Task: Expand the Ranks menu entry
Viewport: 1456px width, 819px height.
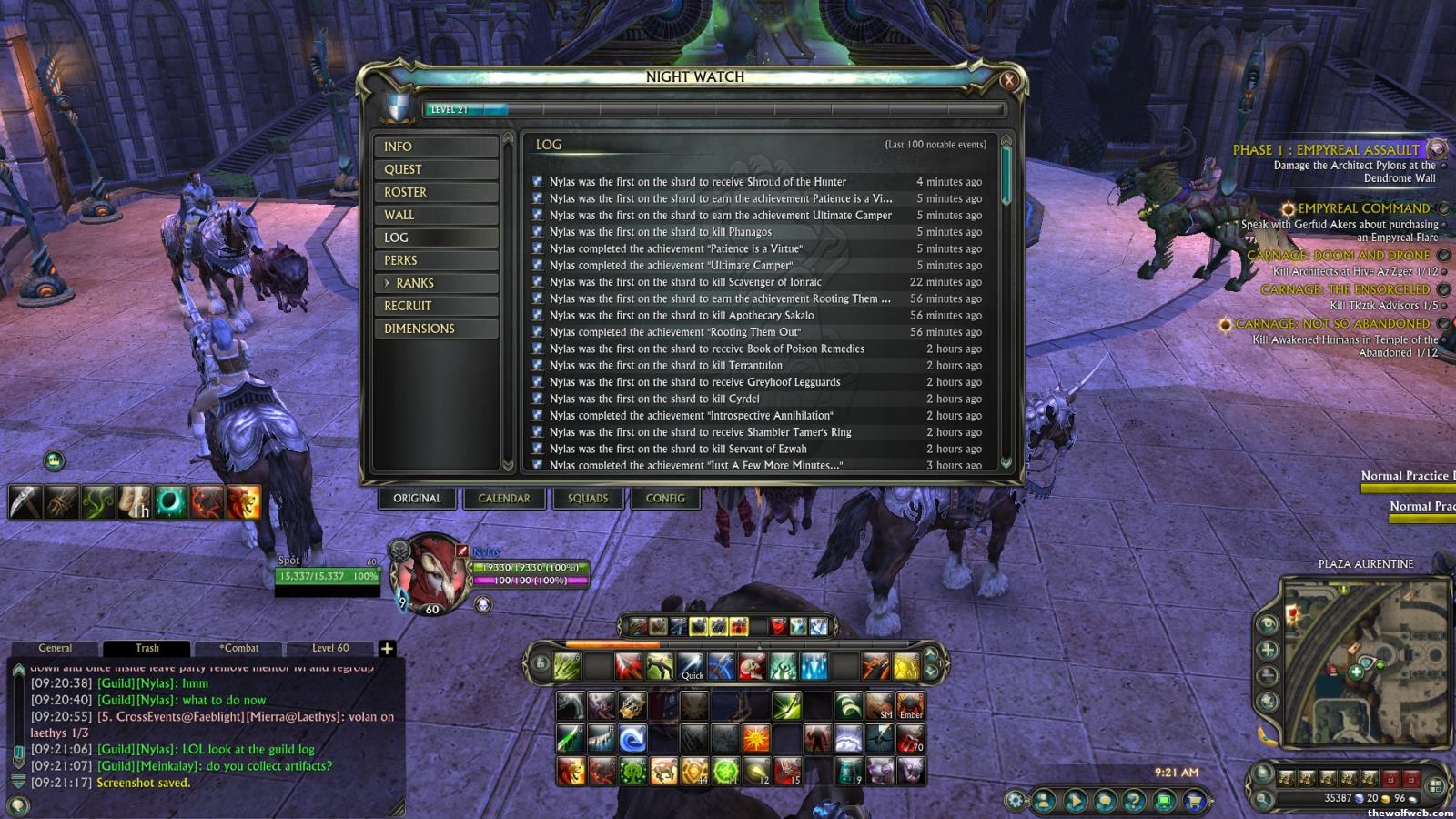Action: pyautogui.click(x=436, y=283)
